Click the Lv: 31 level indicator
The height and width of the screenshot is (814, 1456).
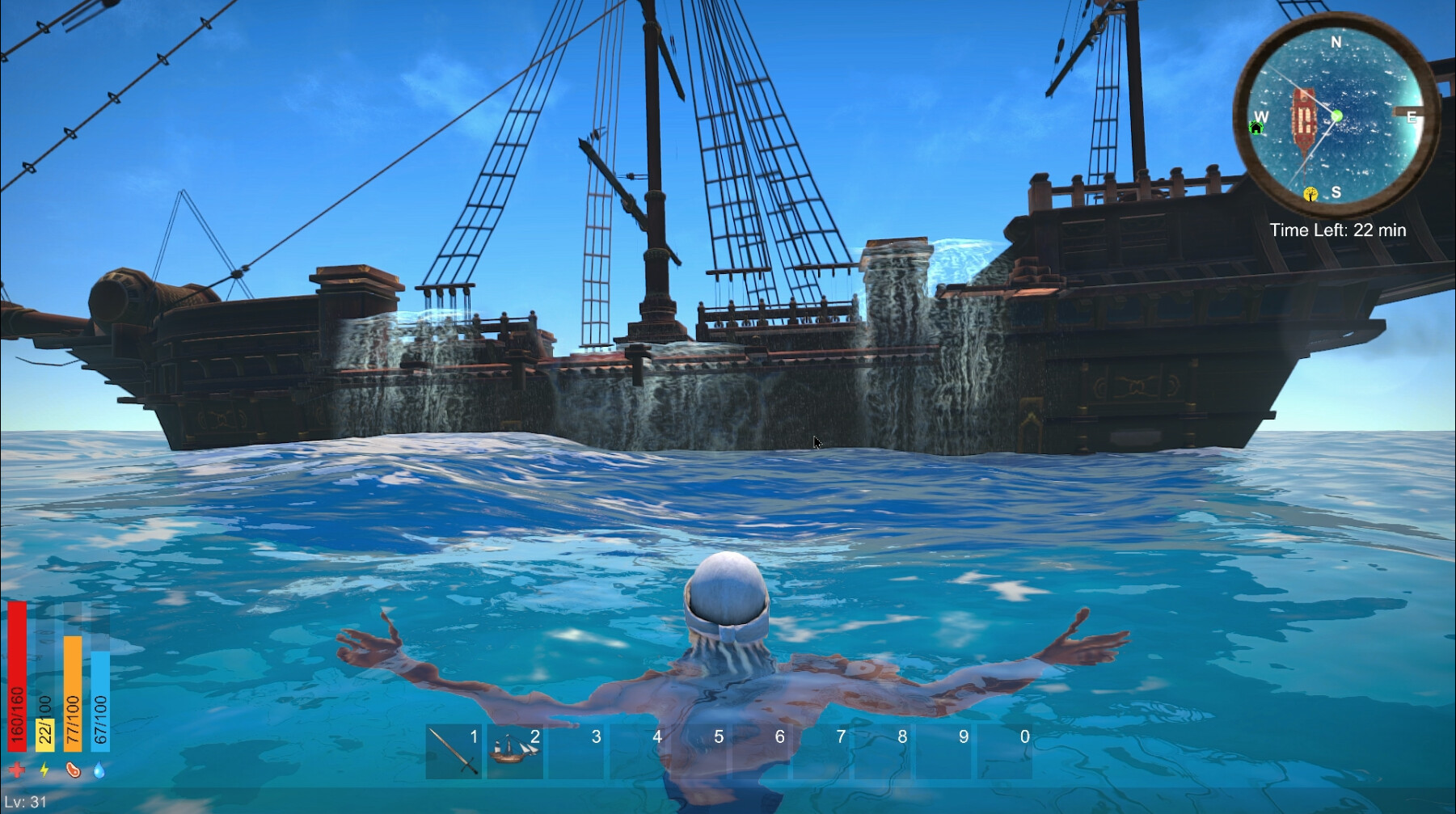pos(24,799)
